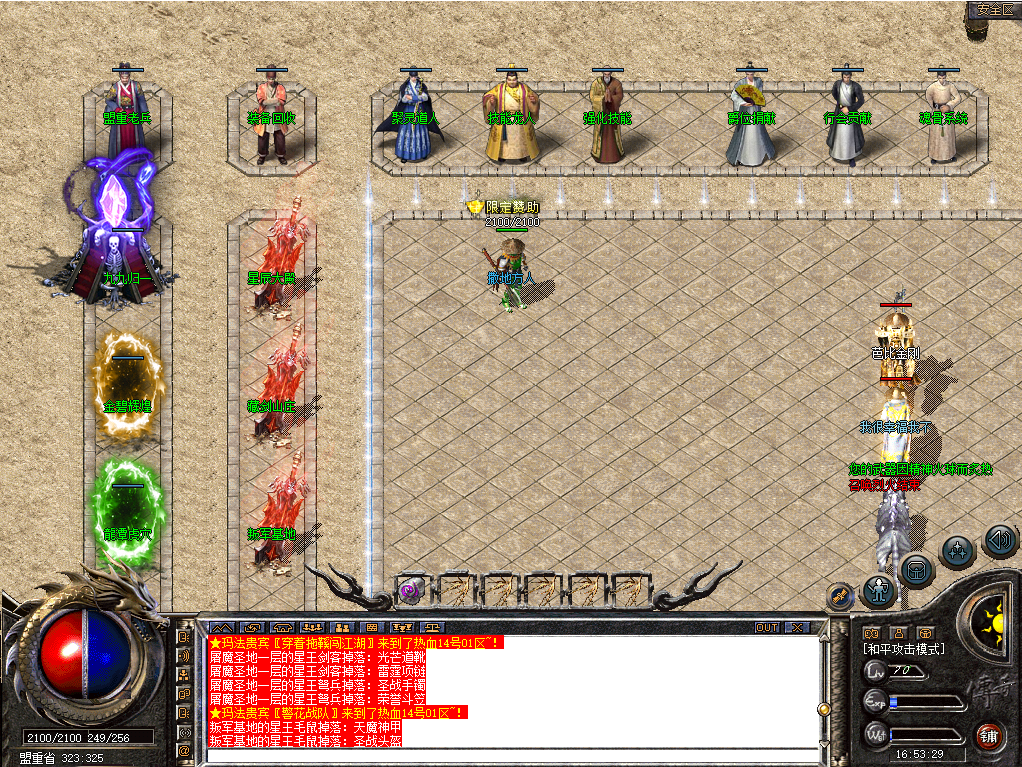Screen dimensions: 1022x767
Task: Switch the 和平攻击模式 attack mode
Action: click(x=904, y=649)
